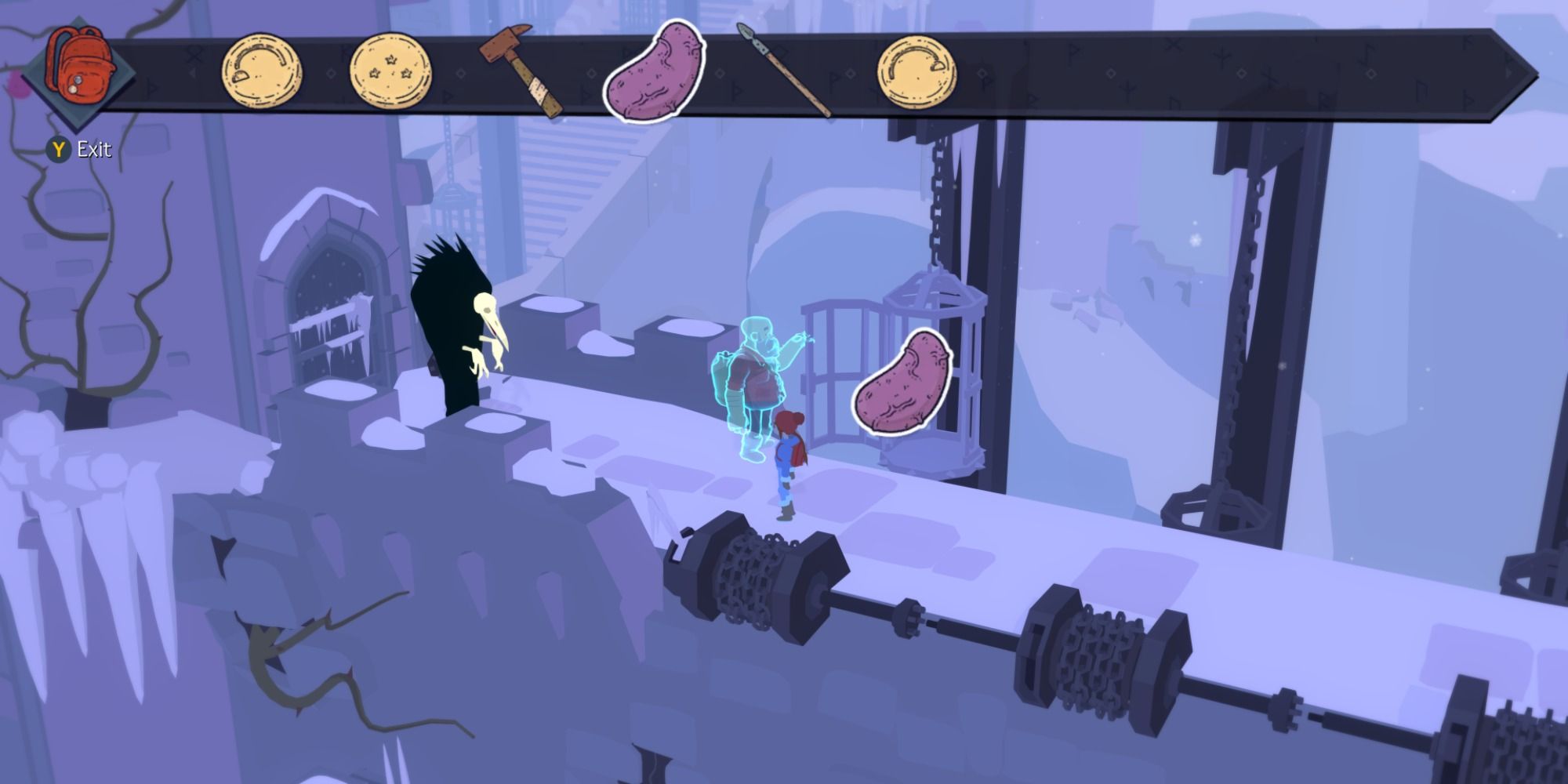1568x784 pixels.
Task: Click the floating sausage beside the cage
Action: [x=906, y=384]
